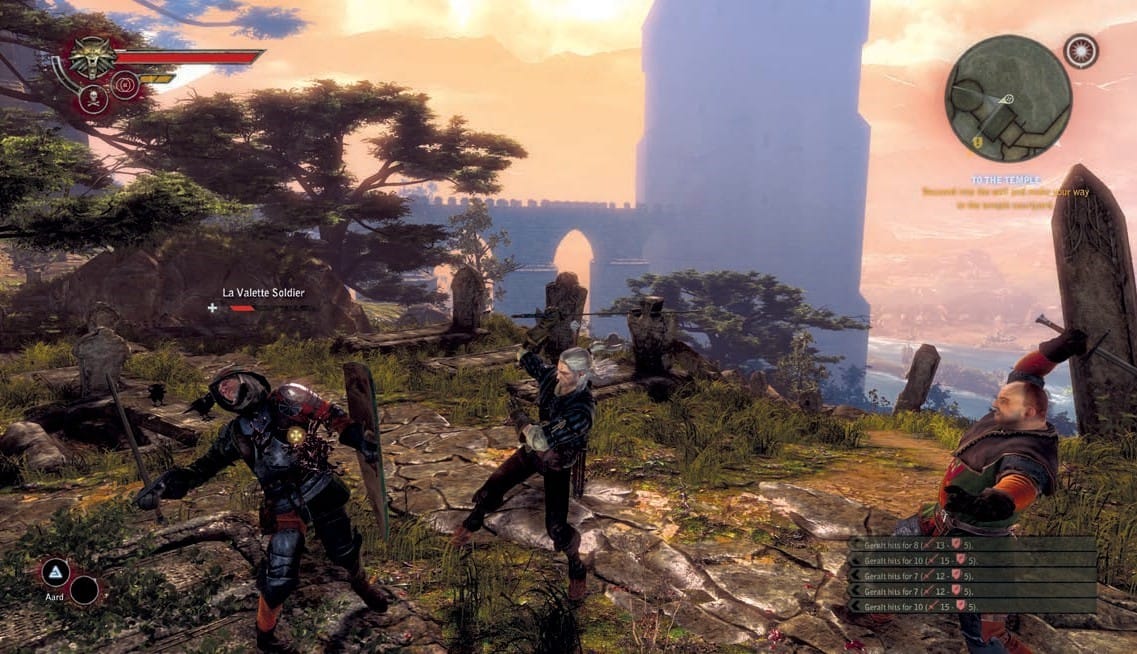This screenshot has height=654, width=1137.
Task: Open the circular minimap
Action: (x=1008, y=98)
